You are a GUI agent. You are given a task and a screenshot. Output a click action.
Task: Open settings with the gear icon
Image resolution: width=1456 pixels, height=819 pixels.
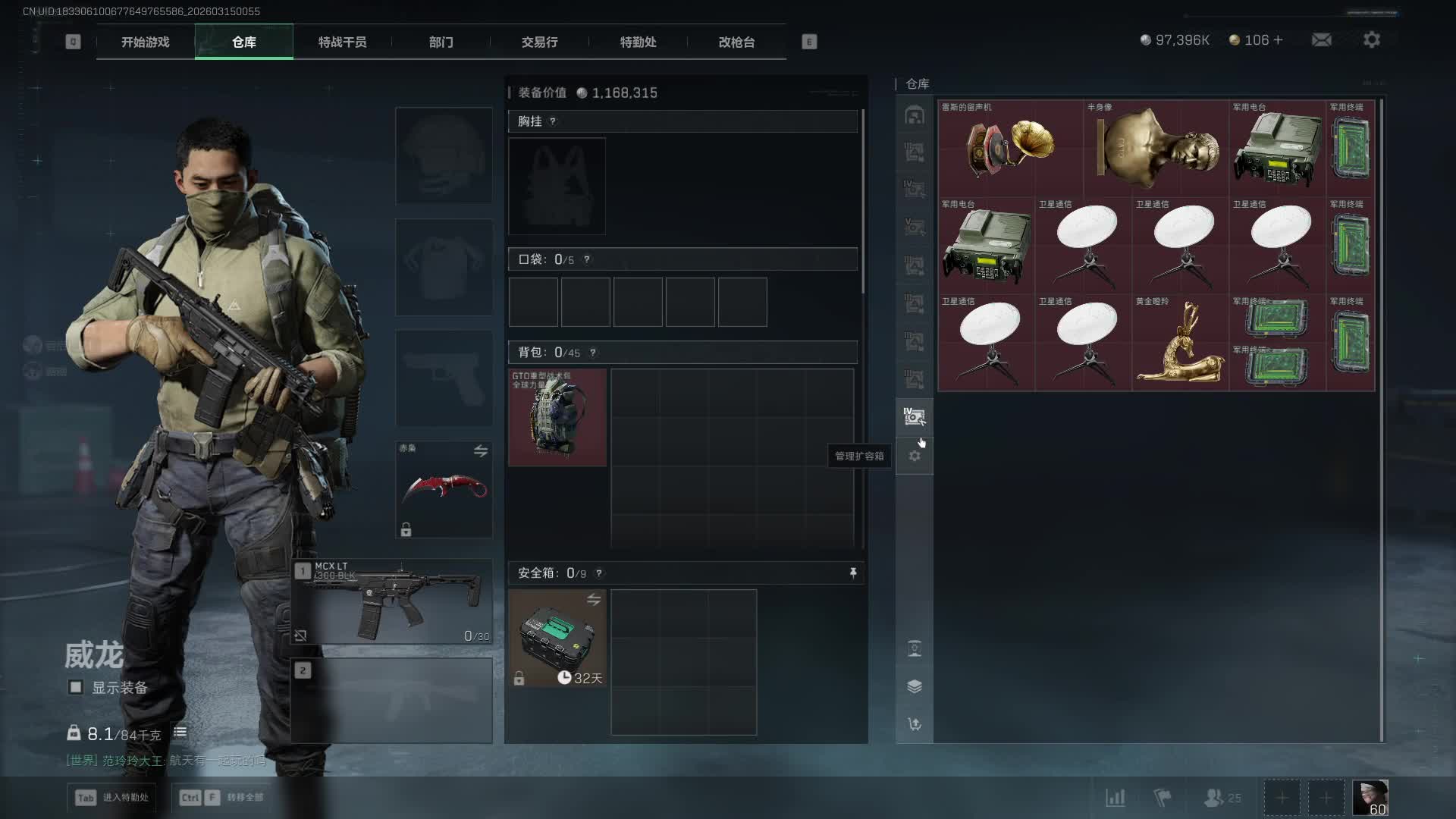click(x=1371, y=40)
